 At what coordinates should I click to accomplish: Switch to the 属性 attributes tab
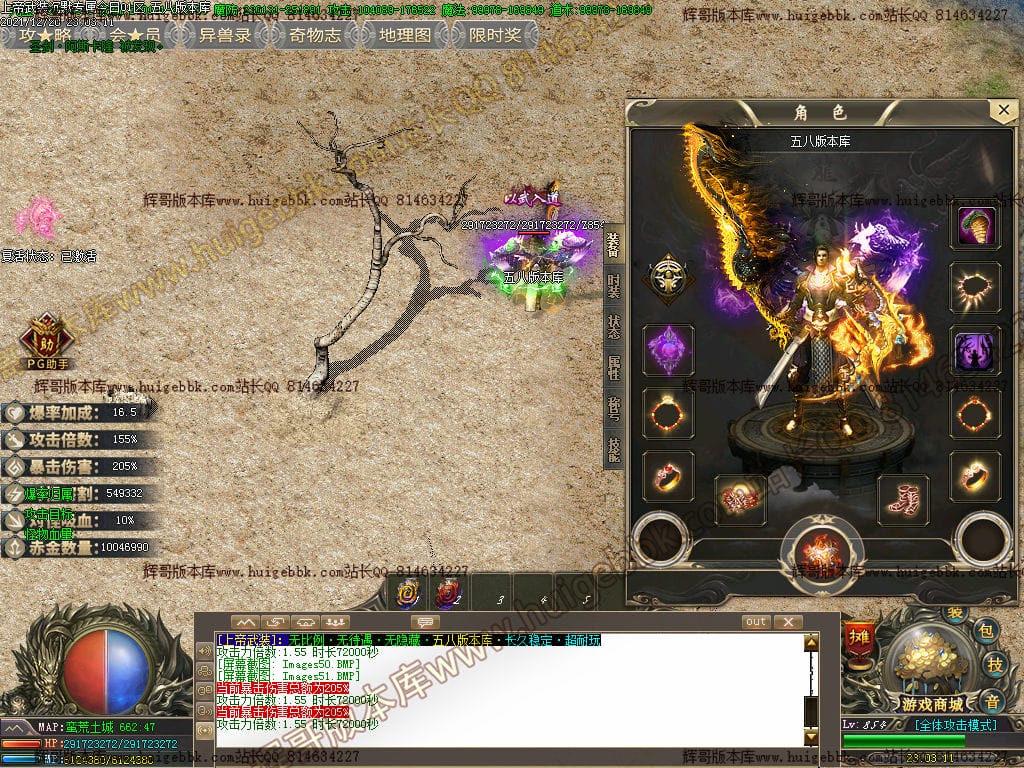click(x=614, y=368)
